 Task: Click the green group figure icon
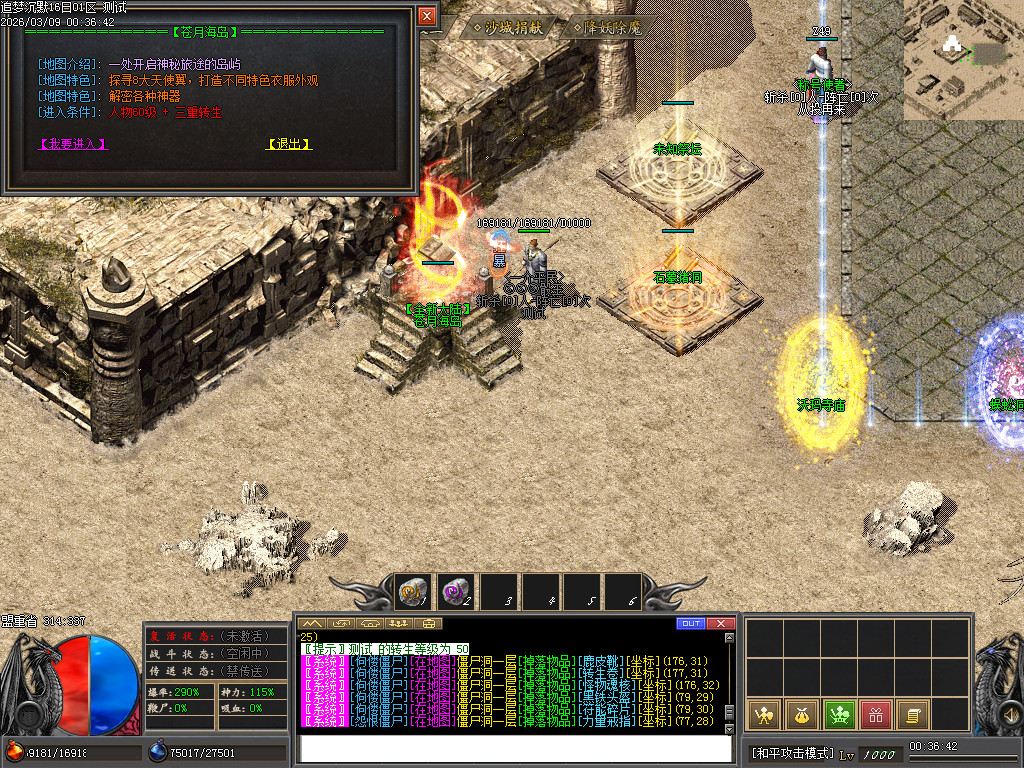838,714
